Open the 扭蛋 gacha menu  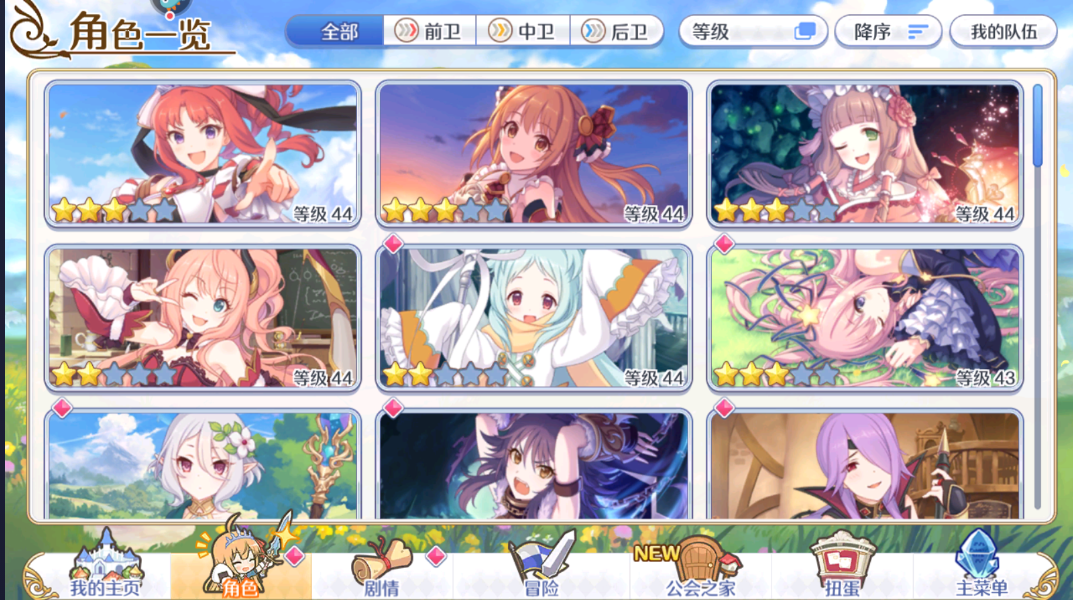841,570
